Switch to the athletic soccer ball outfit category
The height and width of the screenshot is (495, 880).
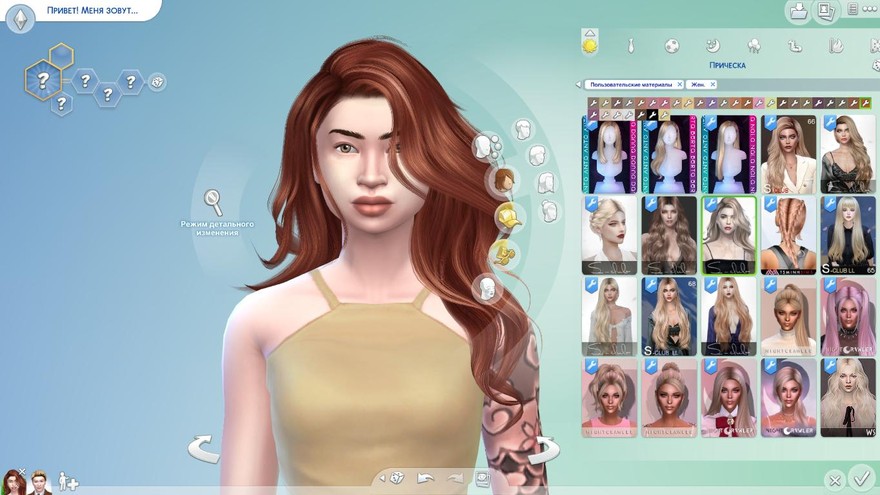point(672,46)
